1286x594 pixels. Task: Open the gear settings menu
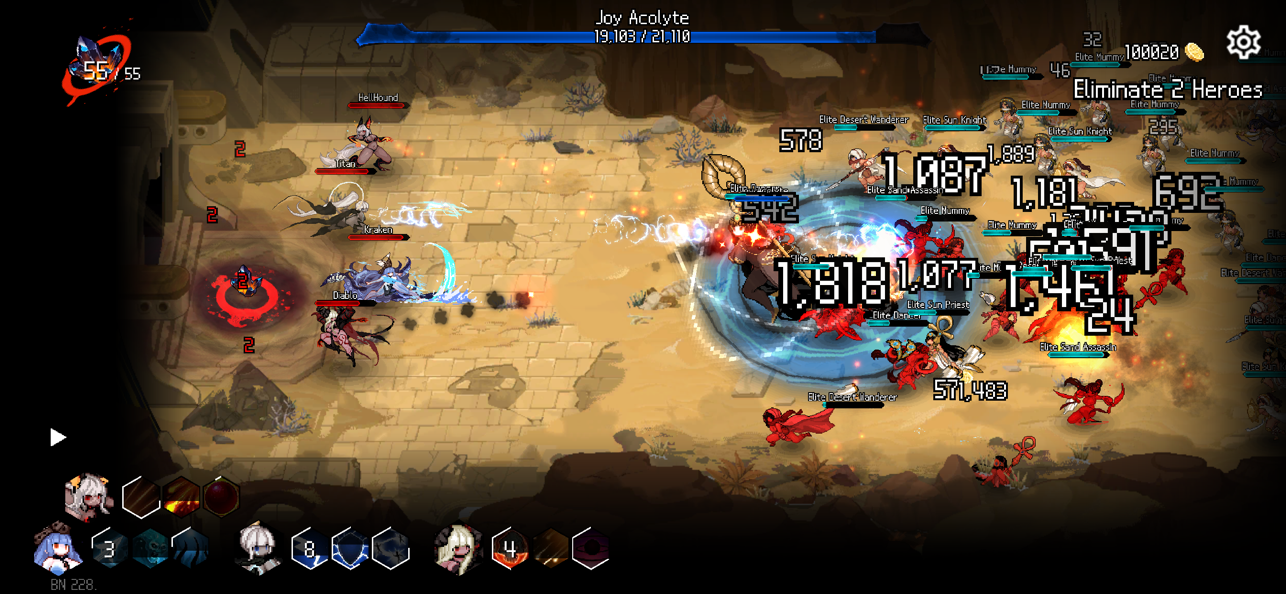[x=1243, y=43]
